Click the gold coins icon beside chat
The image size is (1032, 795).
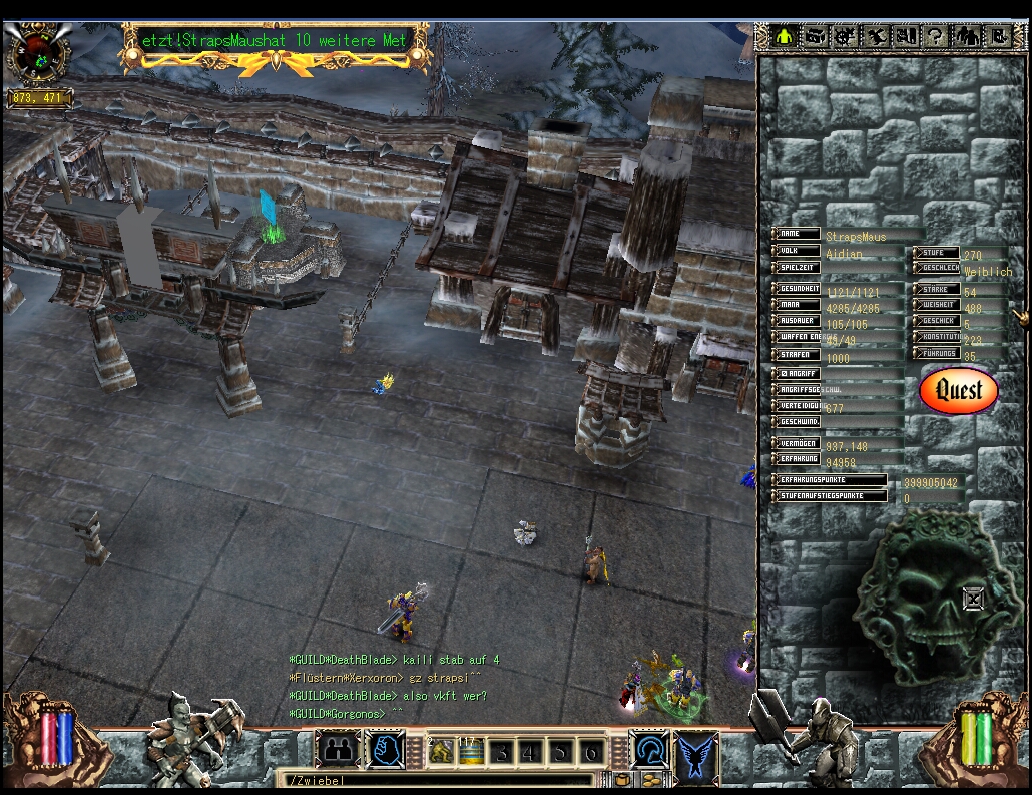point(652,780)
